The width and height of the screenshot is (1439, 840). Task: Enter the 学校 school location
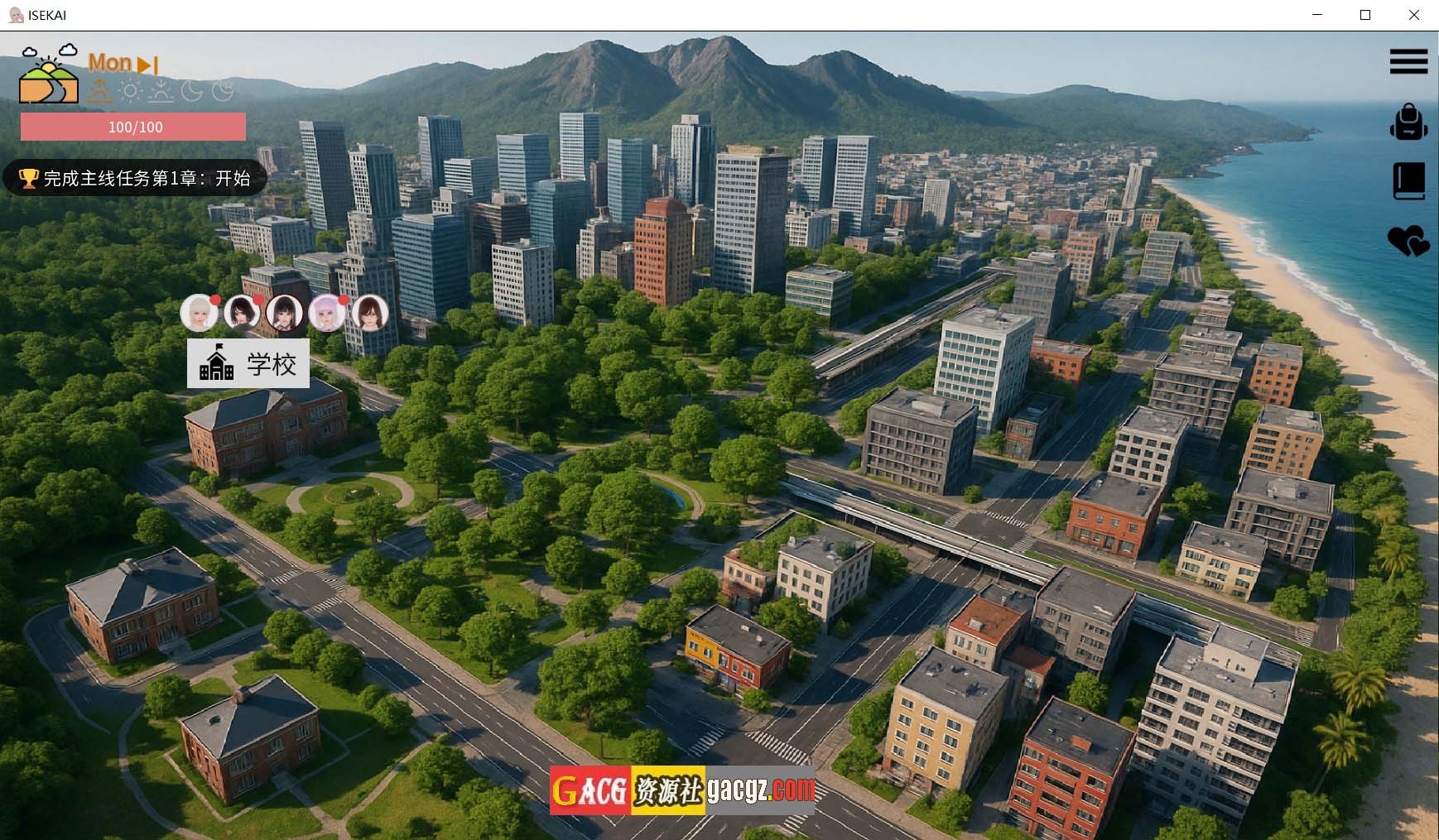[x=248, y=363]
